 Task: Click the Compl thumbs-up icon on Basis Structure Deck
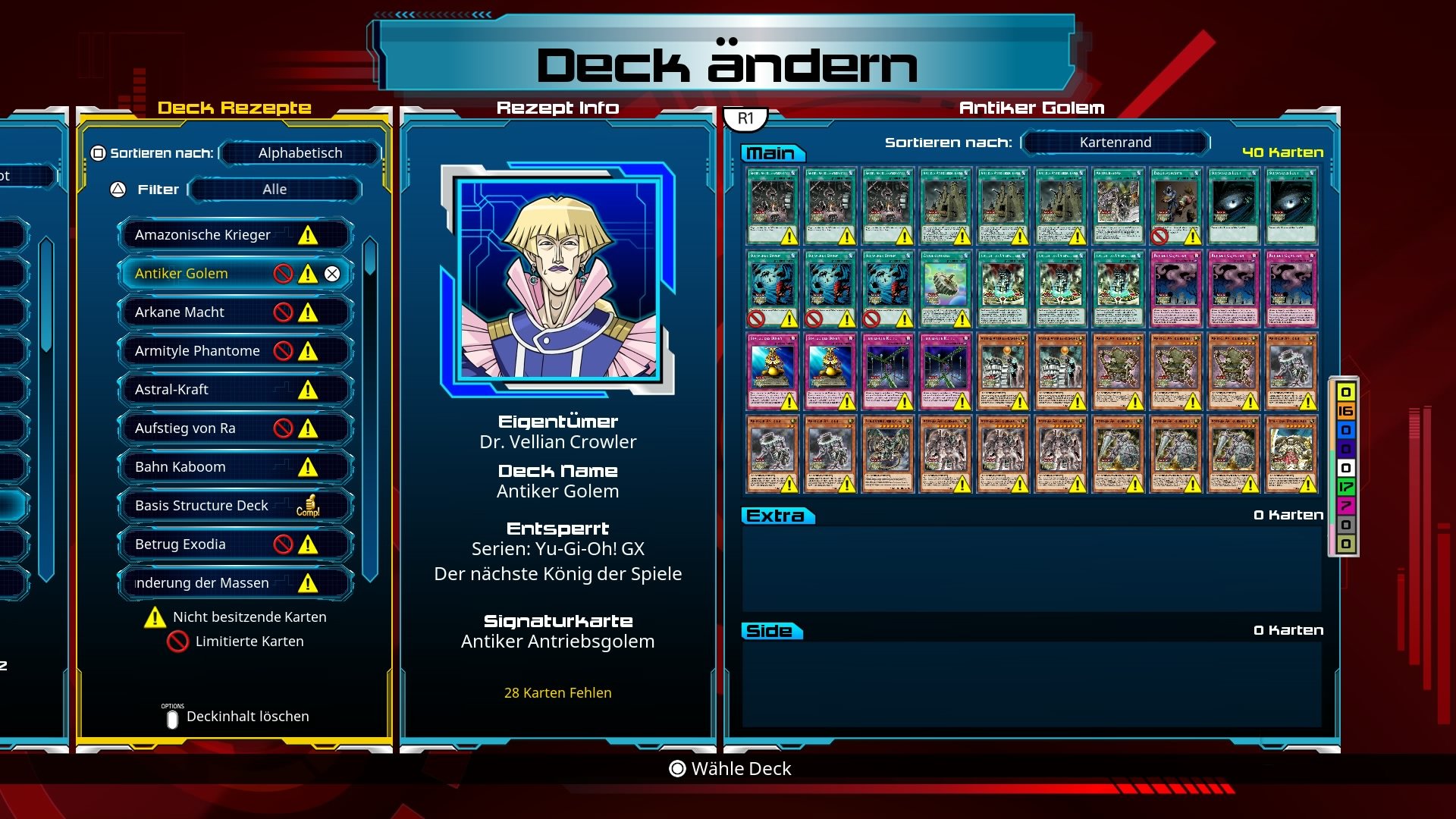pyautogui.click(x=309, y=505)
